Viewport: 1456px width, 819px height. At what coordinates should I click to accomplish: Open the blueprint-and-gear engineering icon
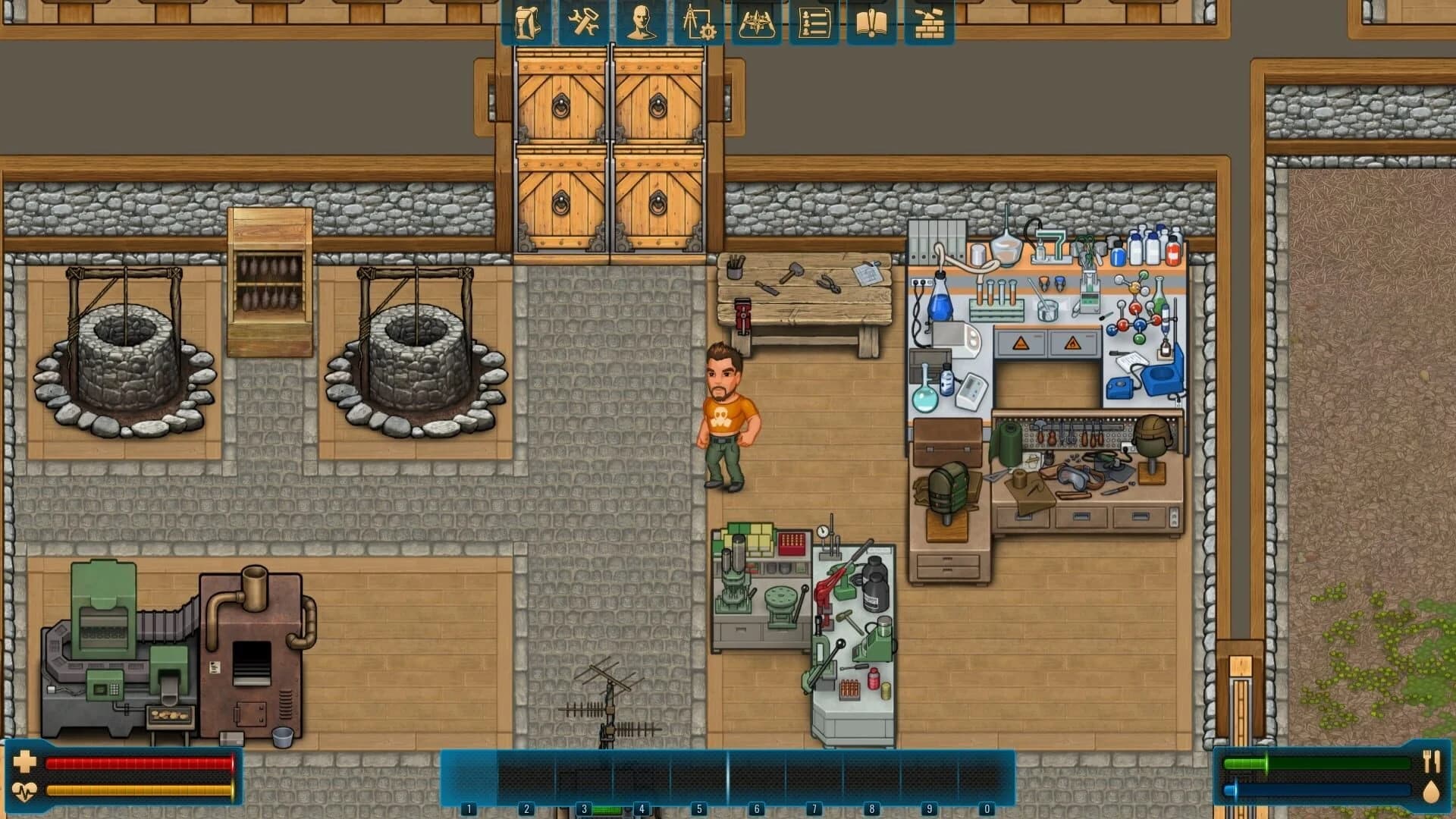(x=698, y=23)
